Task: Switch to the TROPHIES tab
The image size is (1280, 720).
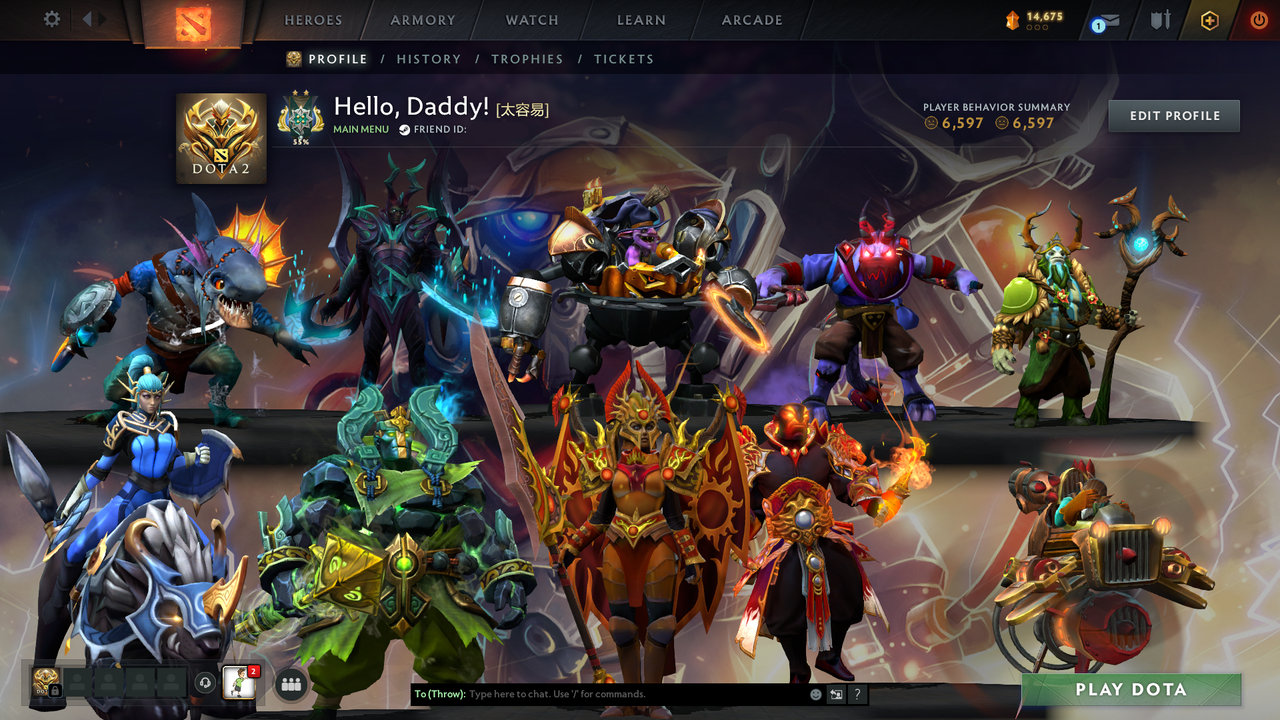Action: 527,59
